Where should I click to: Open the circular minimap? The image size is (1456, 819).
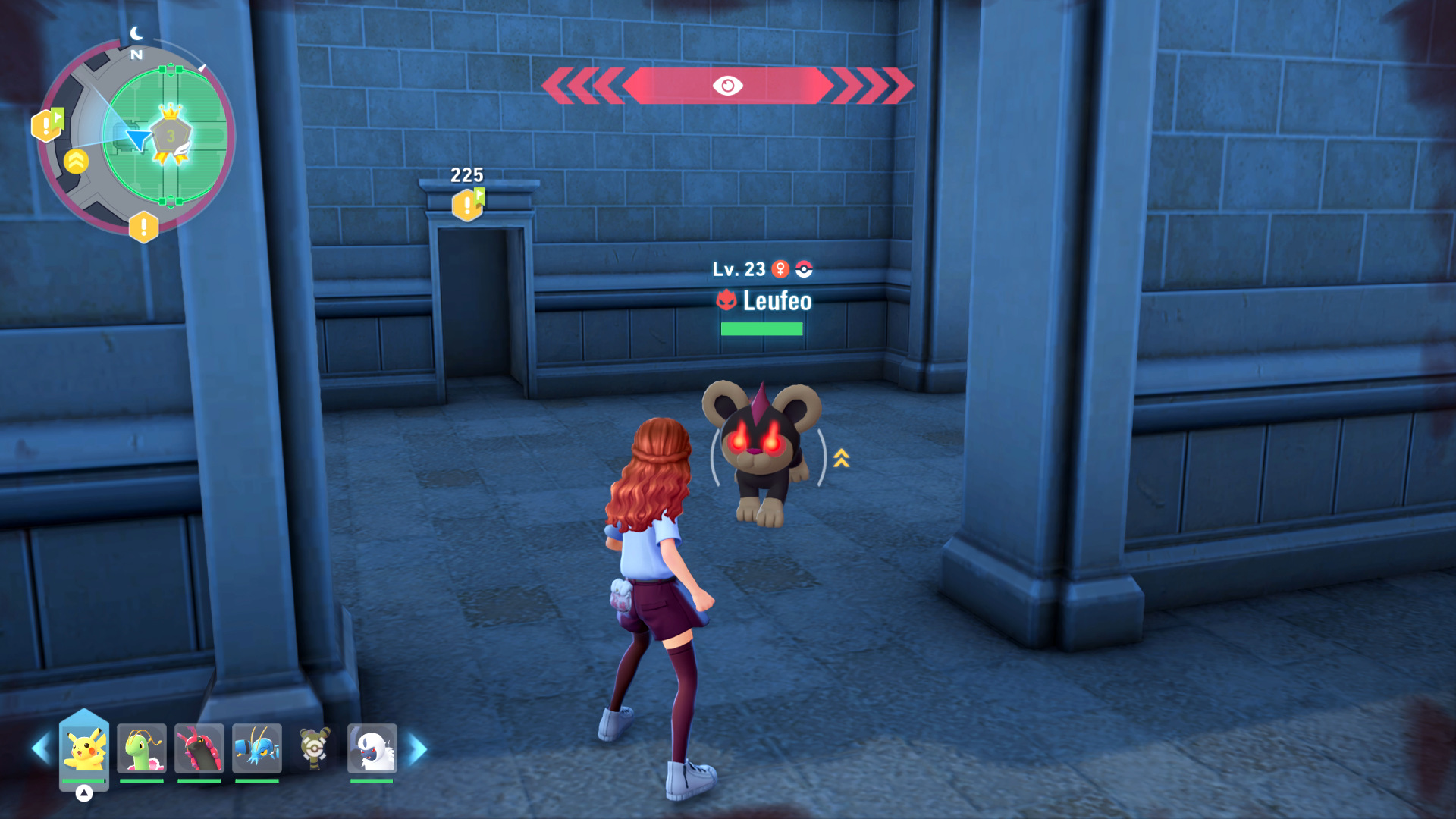tap(136, 136)
